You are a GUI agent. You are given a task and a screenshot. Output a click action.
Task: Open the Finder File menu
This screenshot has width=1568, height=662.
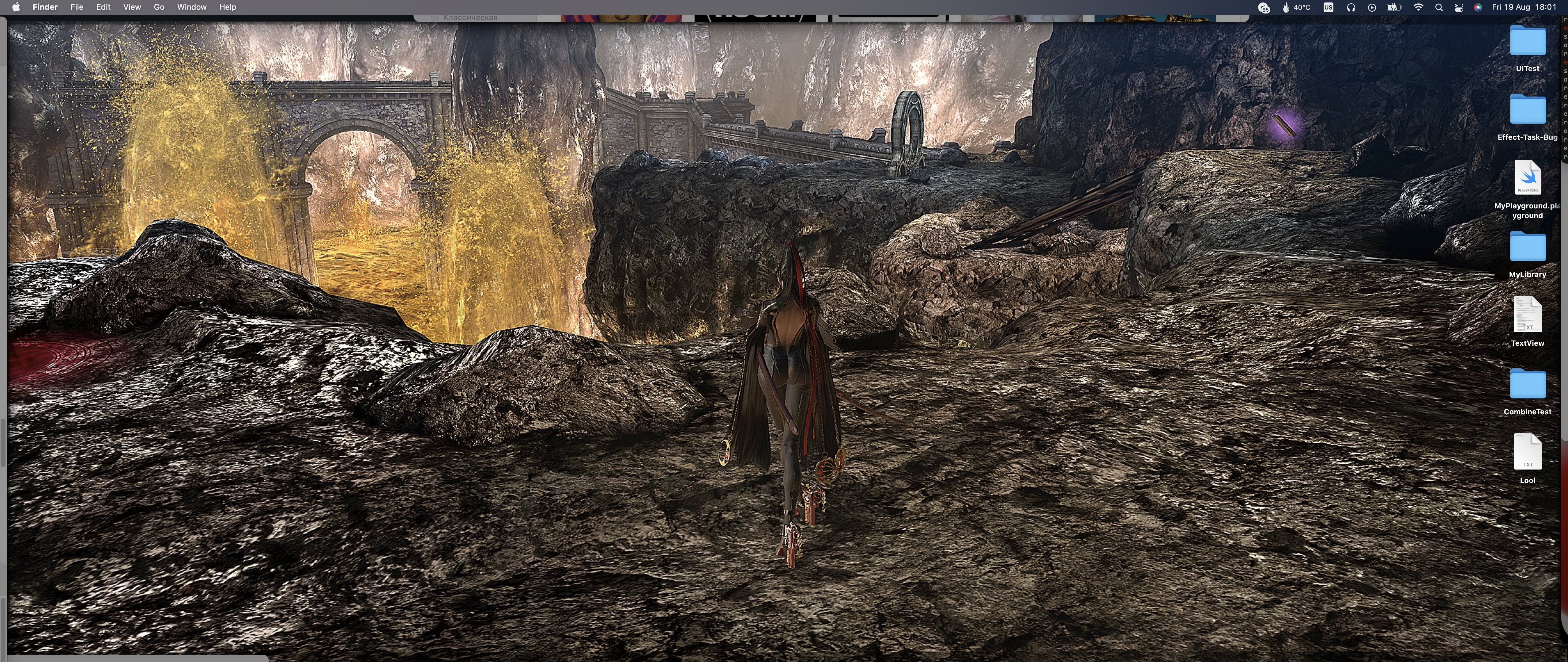[x=77, y=7]
